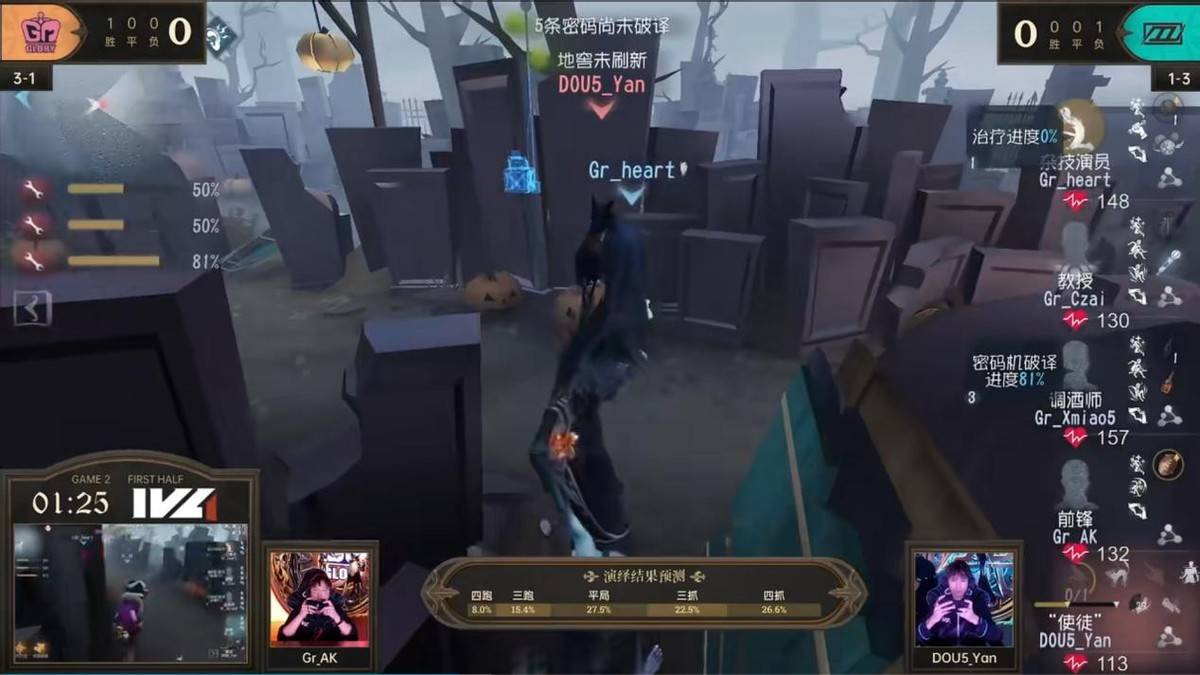Click the teal team logo at top right
Image resolution: width=1200 pixels, height=675 pixels.
click(1162, 33)
